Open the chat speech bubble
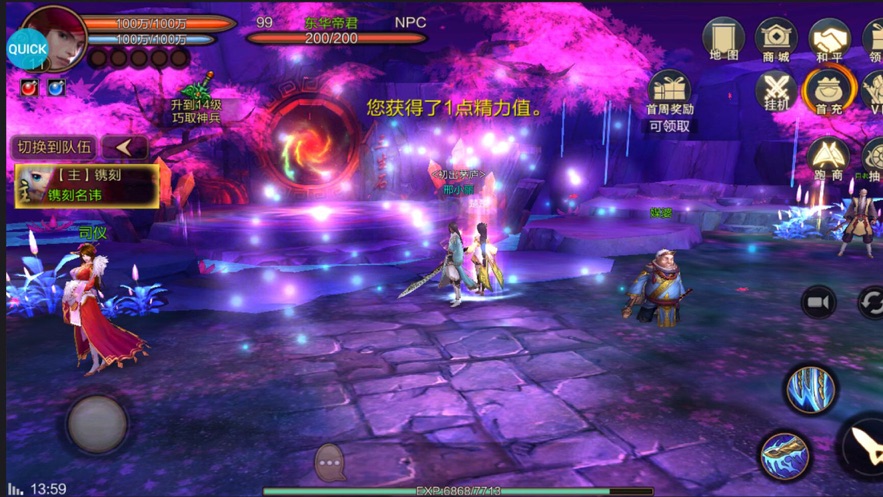 coord(329,463)
